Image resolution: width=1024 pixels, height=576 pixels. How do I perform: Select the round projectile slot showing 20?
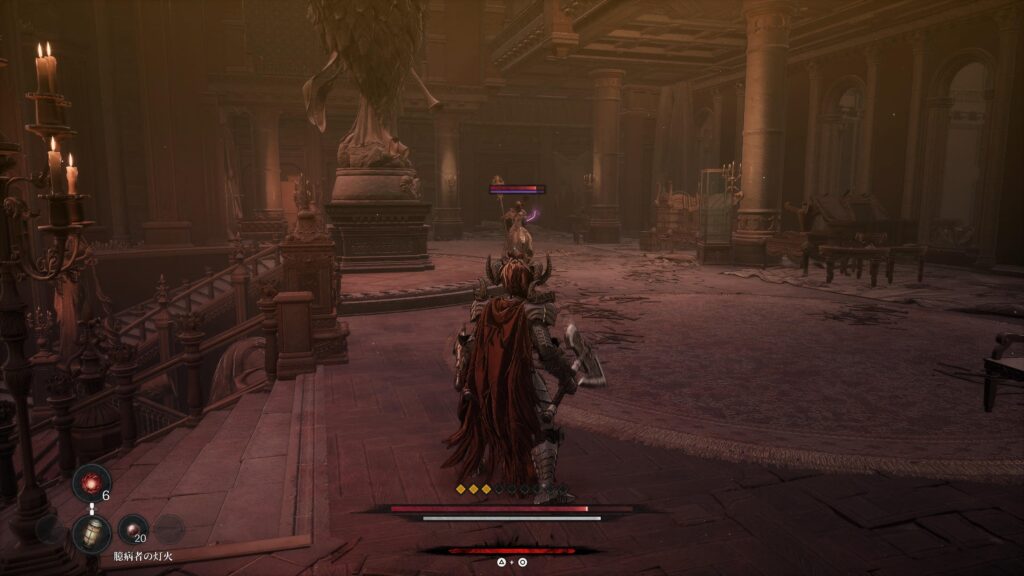point(133,529)
